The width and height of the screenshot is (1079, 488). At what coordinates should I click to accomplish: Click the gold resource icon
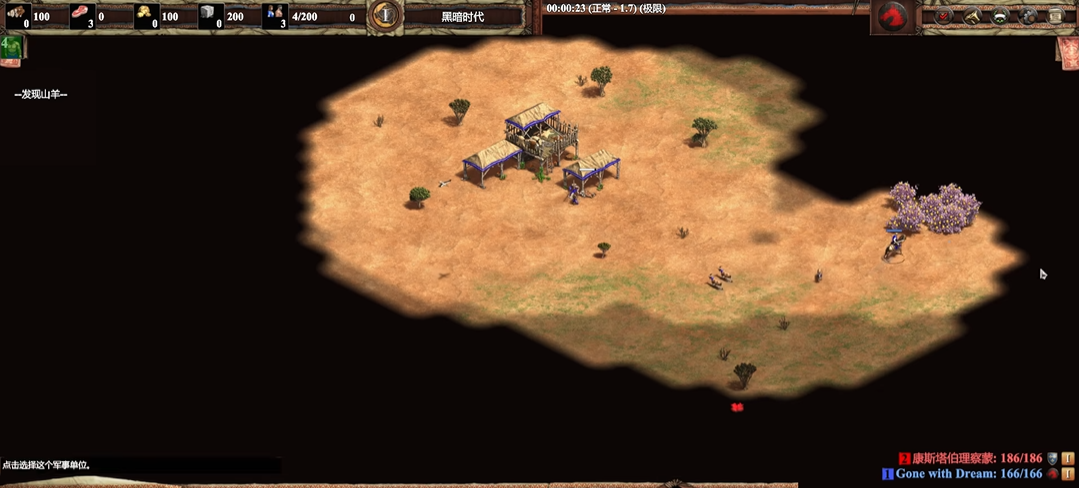[145, 14]
